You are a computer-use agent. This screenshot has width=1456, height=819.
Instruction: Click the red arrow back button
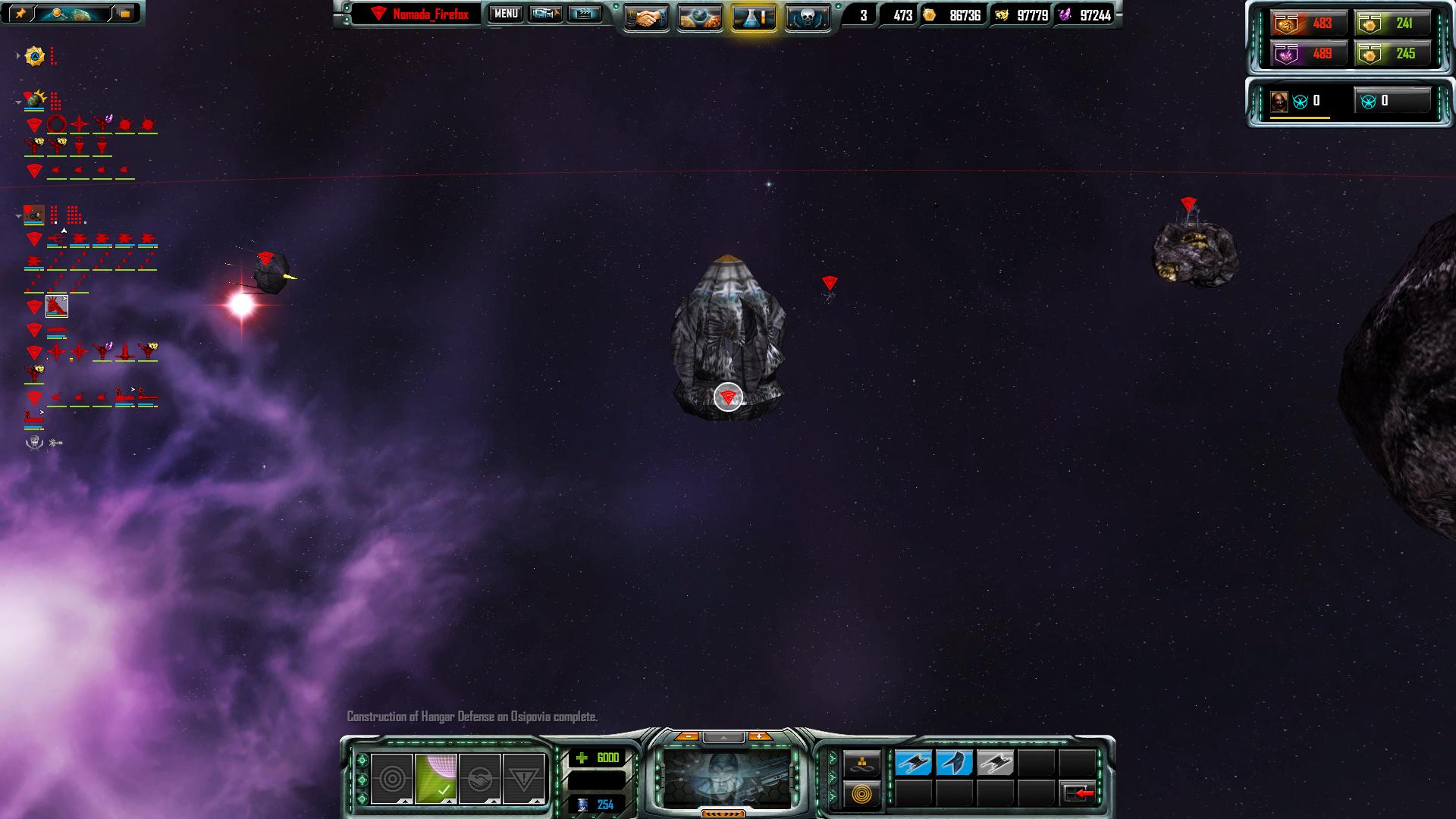tap(1078, 793)
